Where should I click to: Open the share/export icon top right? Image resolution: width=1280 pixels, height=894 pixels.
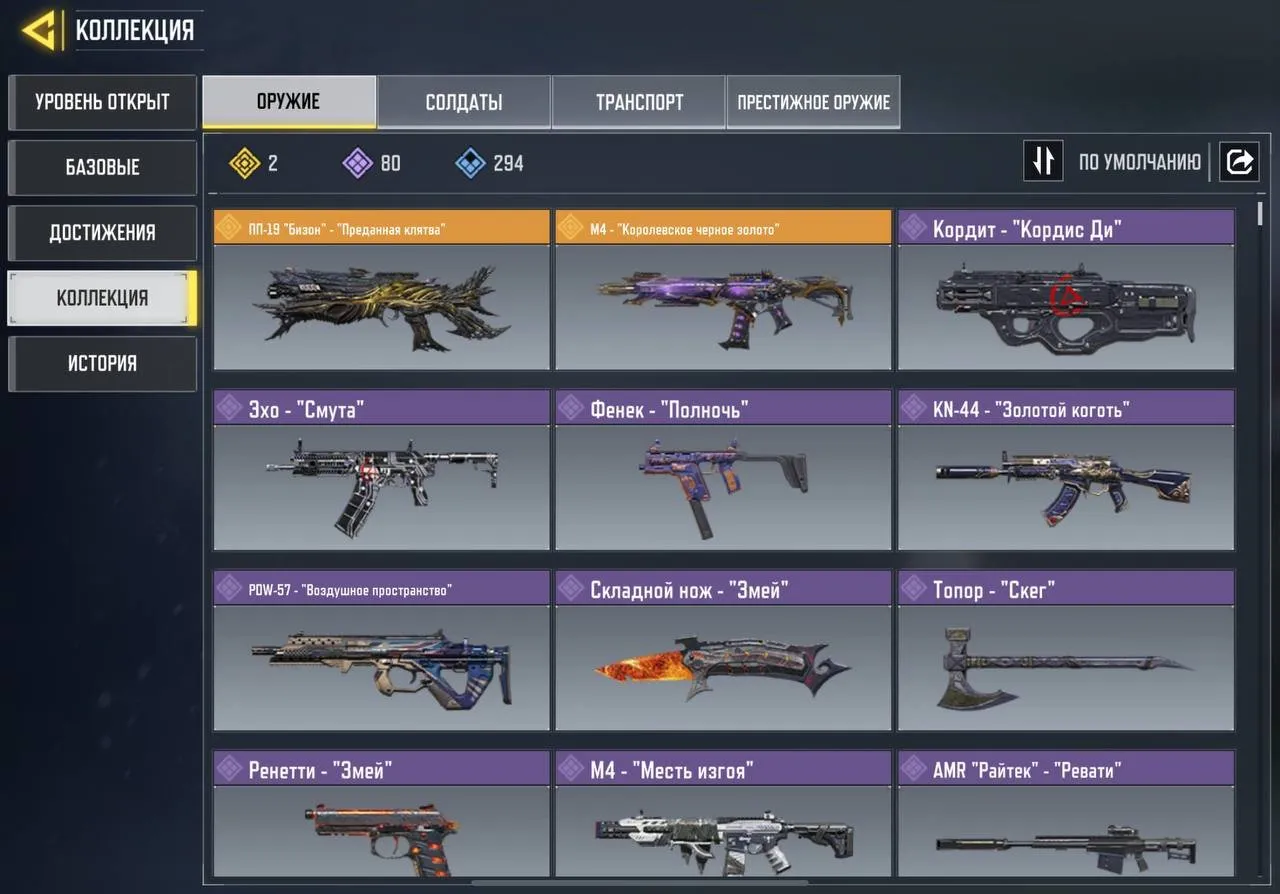click(x=1239, y=161)
